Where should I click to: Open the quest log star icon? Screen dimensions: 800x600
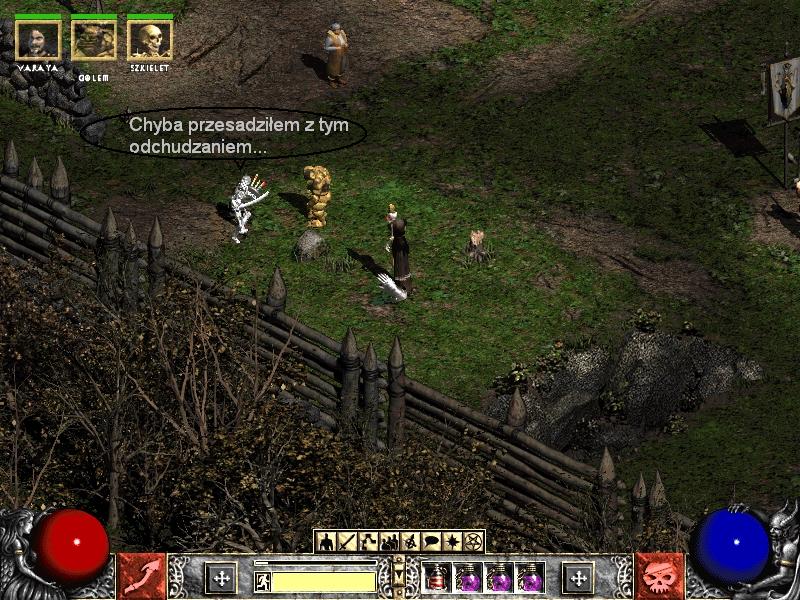coord(452,542)
